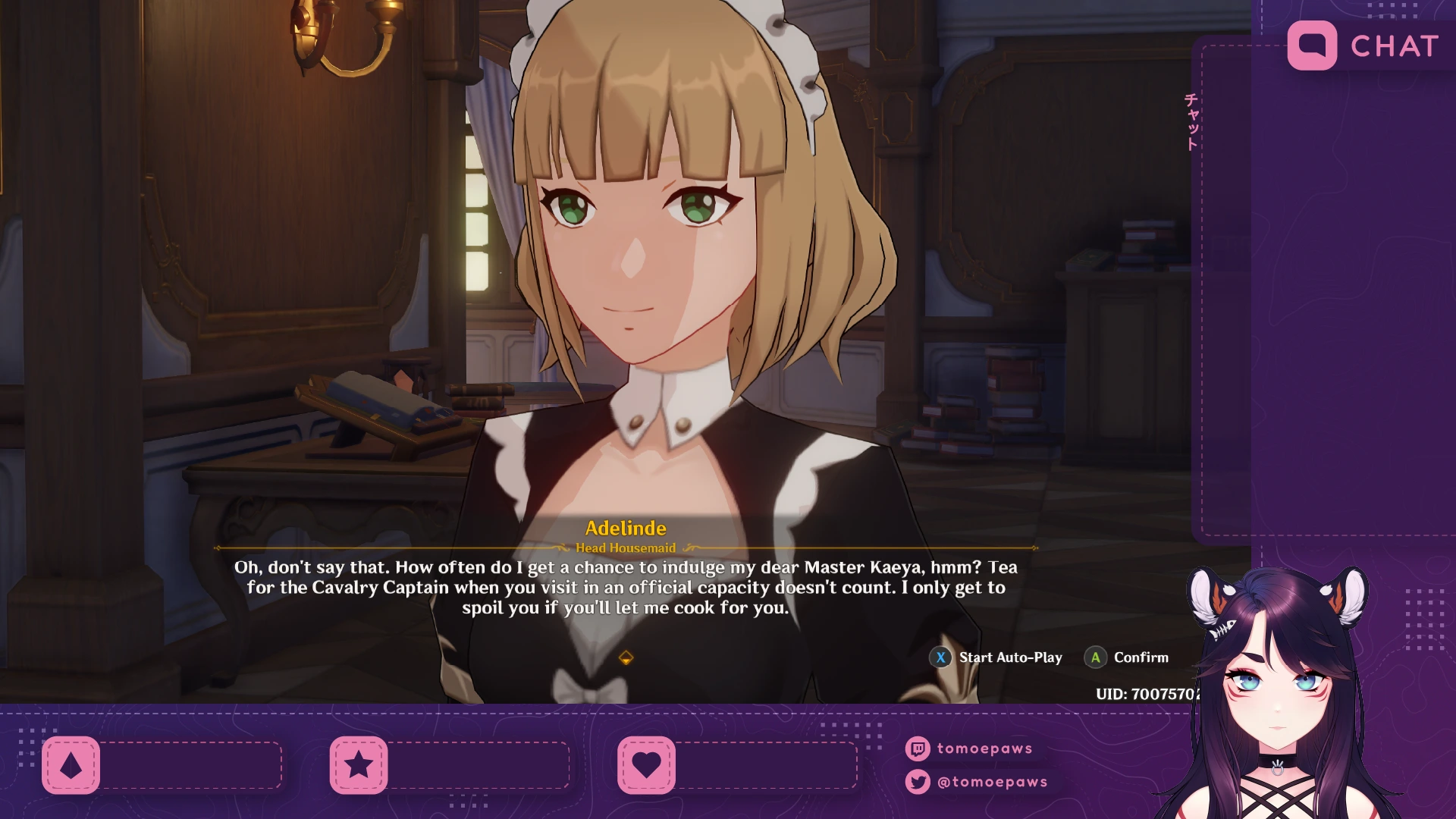Open the tomoepaws Twitch handle
1456x819 pixels.
click(984, 748)
